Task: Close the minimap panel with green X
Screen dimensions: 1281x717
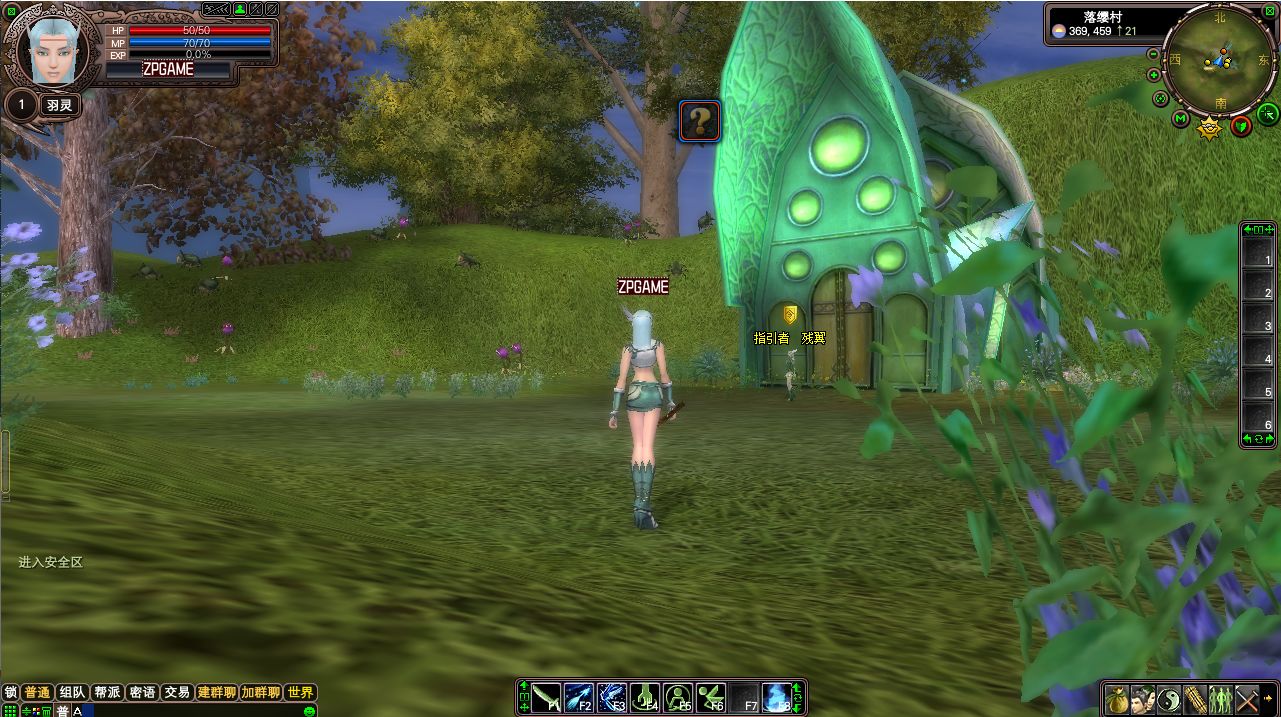Action: click(1270, 11)
